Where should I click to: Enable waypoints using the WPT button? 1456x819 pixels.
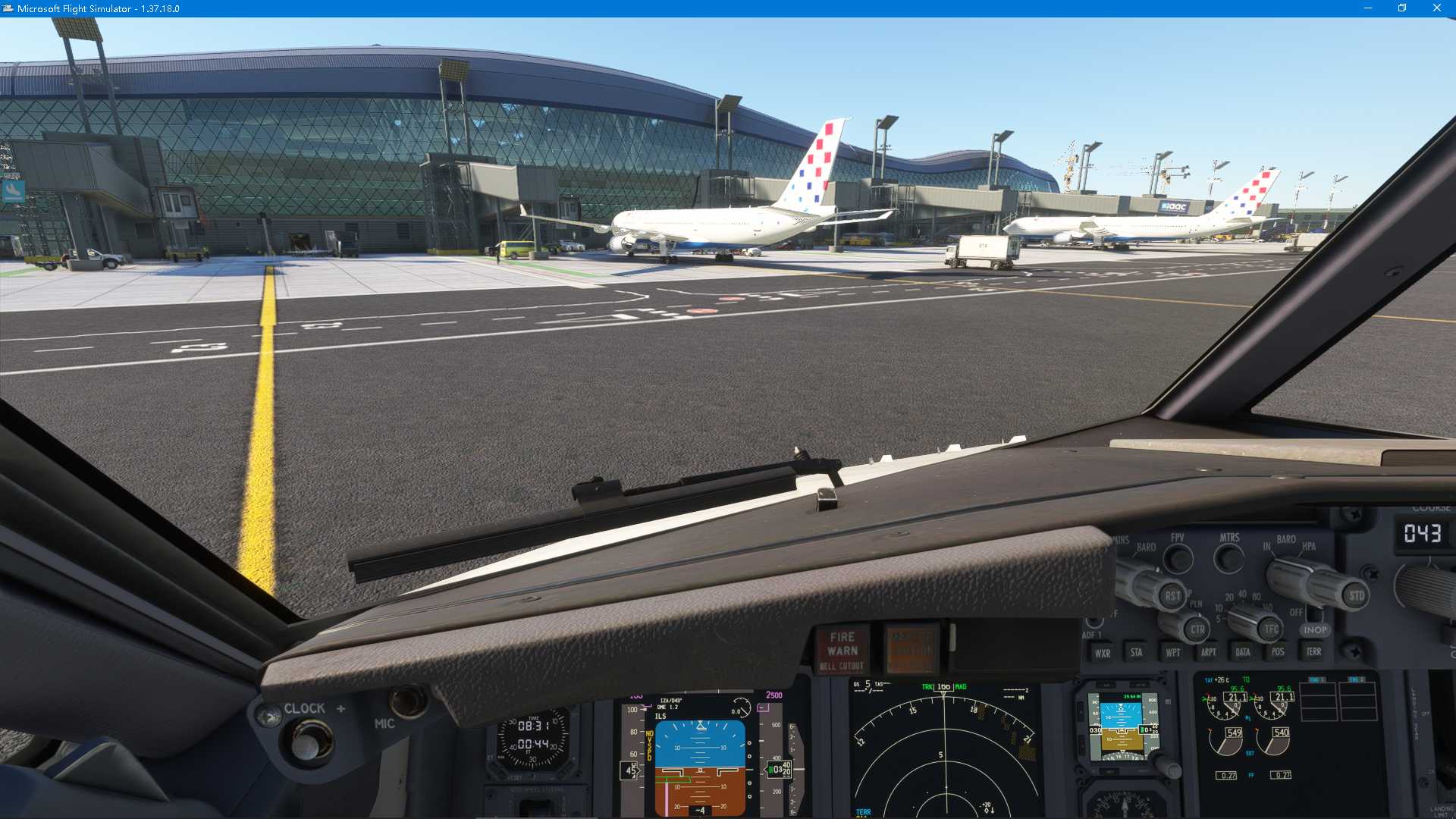[x=1172, y=652]
